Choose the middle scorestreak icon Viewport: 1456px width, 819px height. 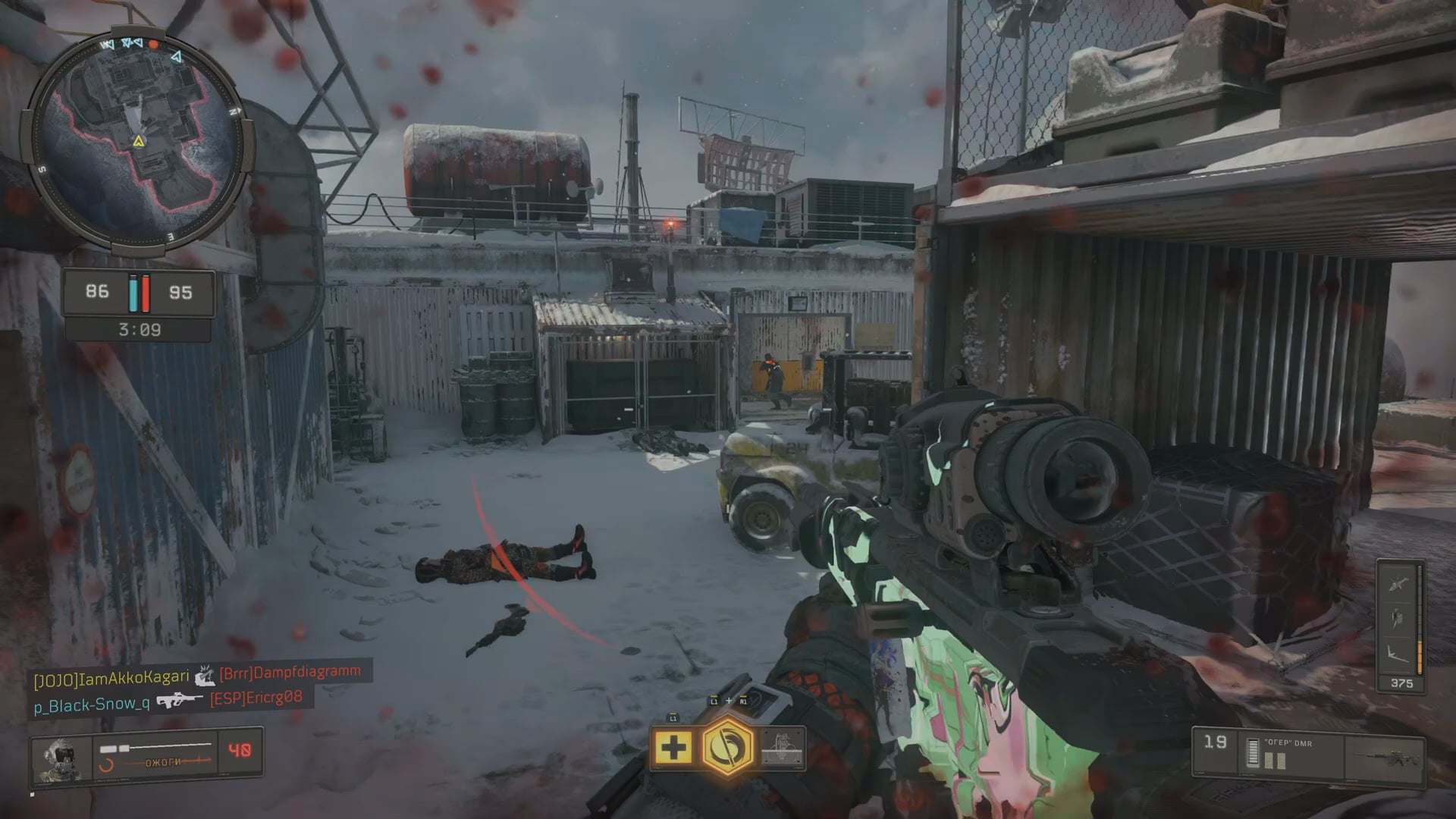point(1398,618)
